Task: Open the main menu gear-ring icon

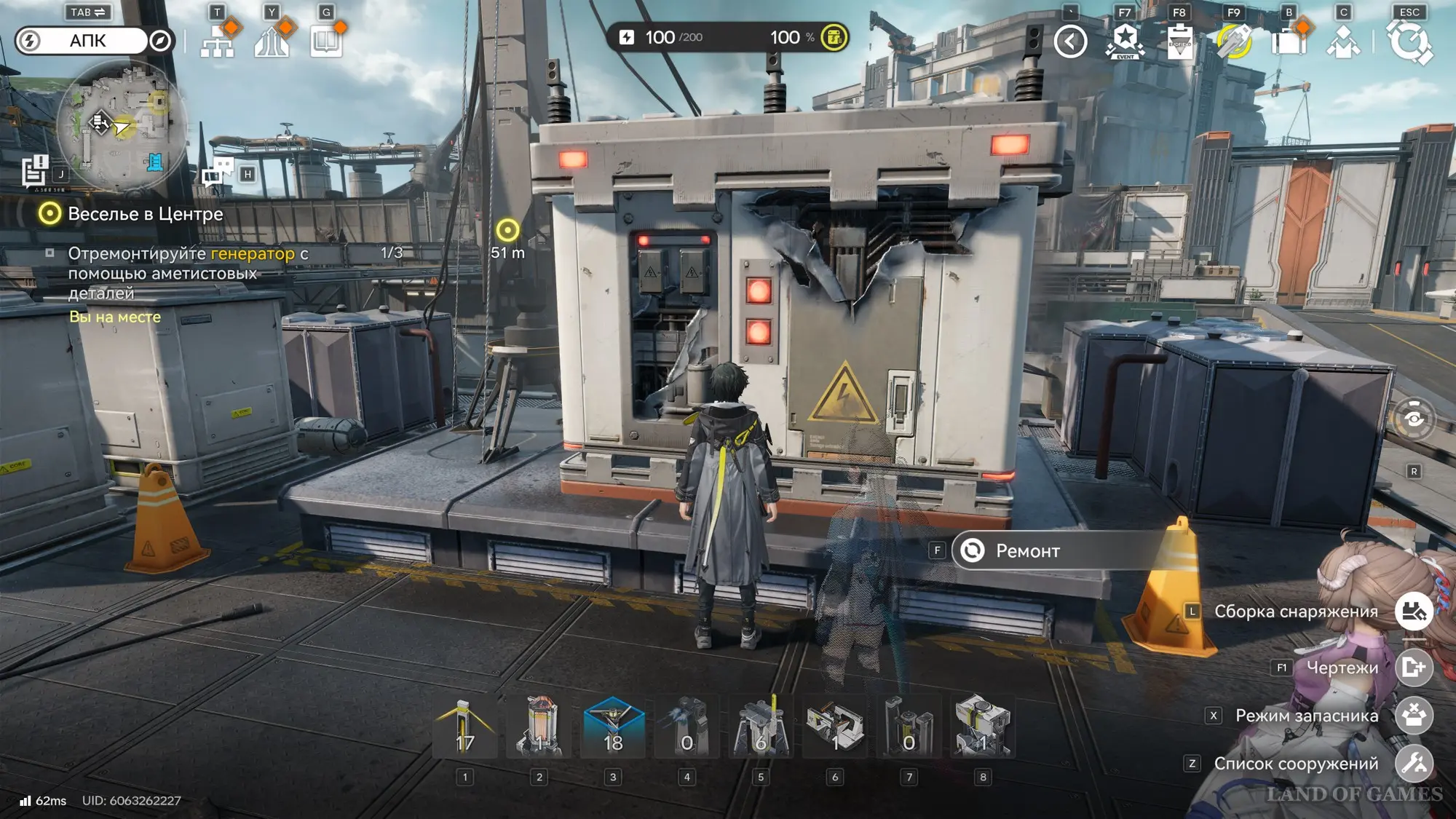Action: click(x=1409, y=41)
